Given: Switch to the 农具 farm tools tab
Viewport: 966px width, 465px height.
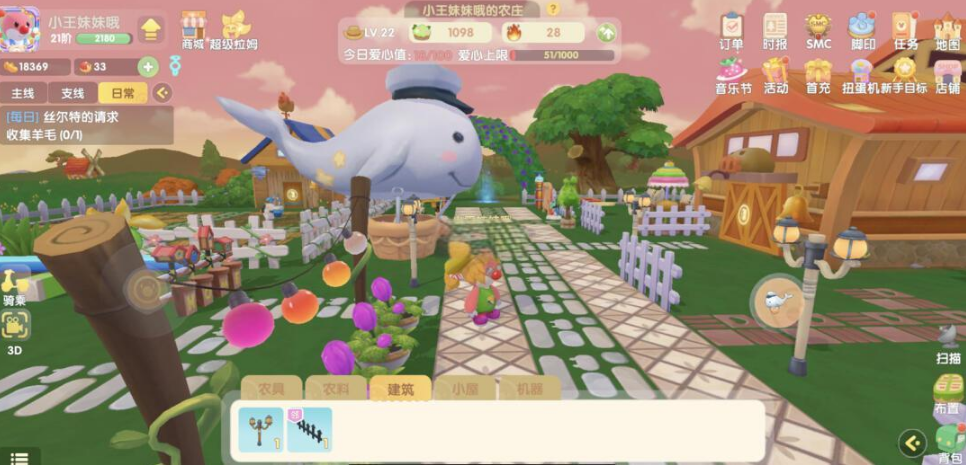Looking at the screenshot, I should (x=271, y=388).
